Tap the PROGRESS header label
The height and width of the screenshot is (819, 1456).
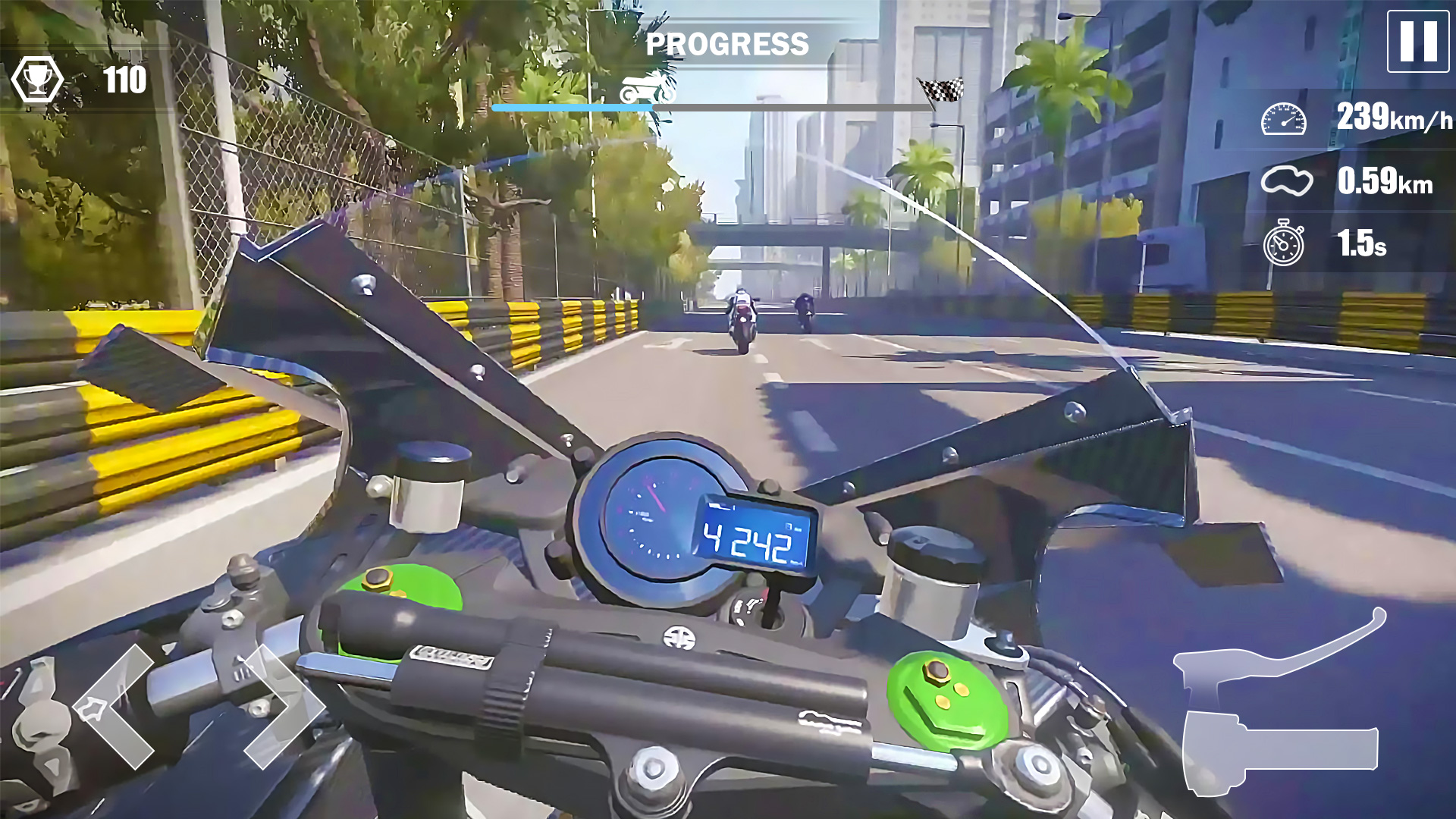(x=726, y=45)
